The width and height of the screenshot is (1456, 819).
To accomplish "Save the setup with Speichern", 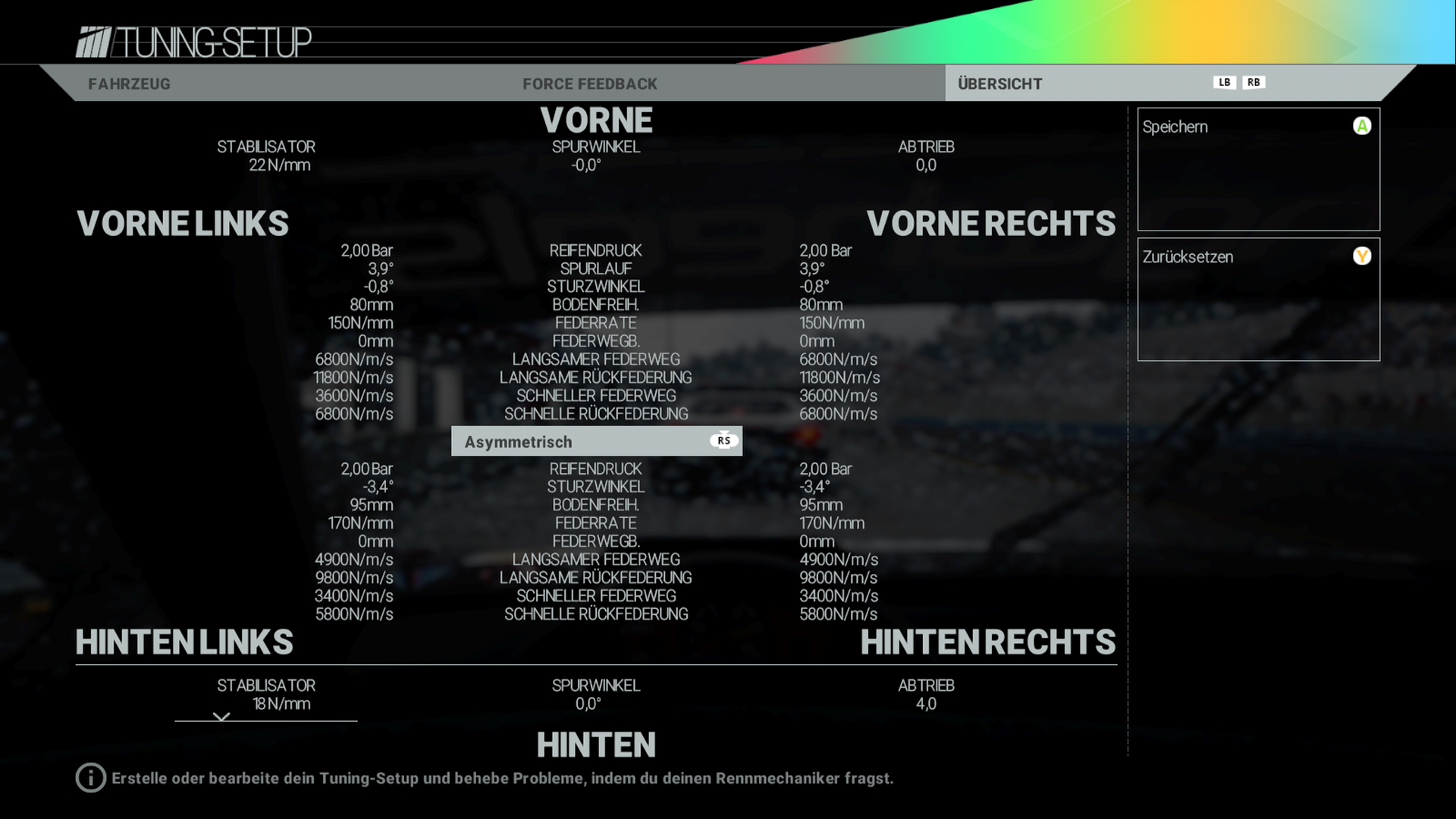I will tap(1257, 168).
